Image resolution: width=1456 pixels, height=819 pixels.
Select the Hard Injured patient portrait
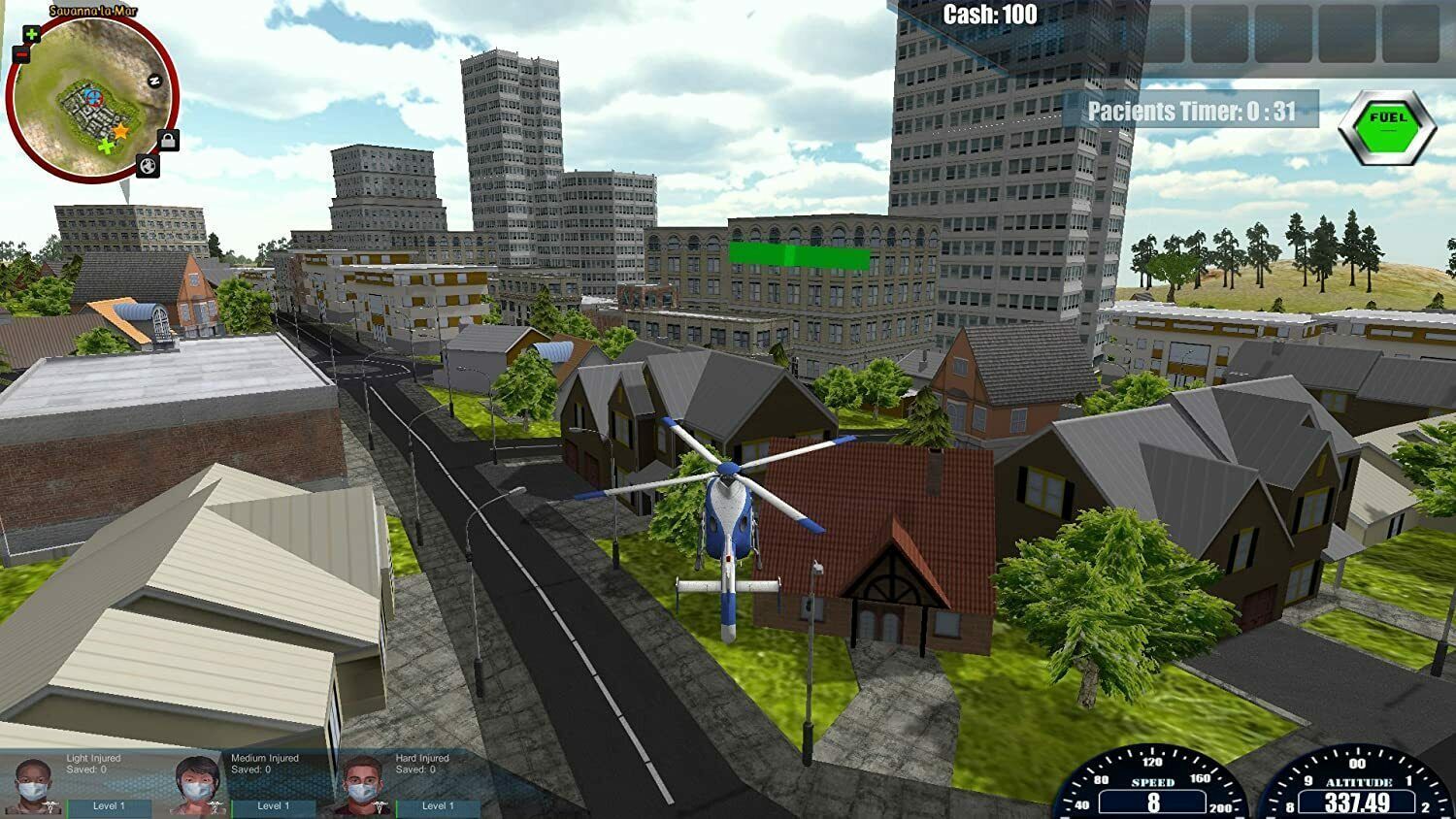point(363,784)
